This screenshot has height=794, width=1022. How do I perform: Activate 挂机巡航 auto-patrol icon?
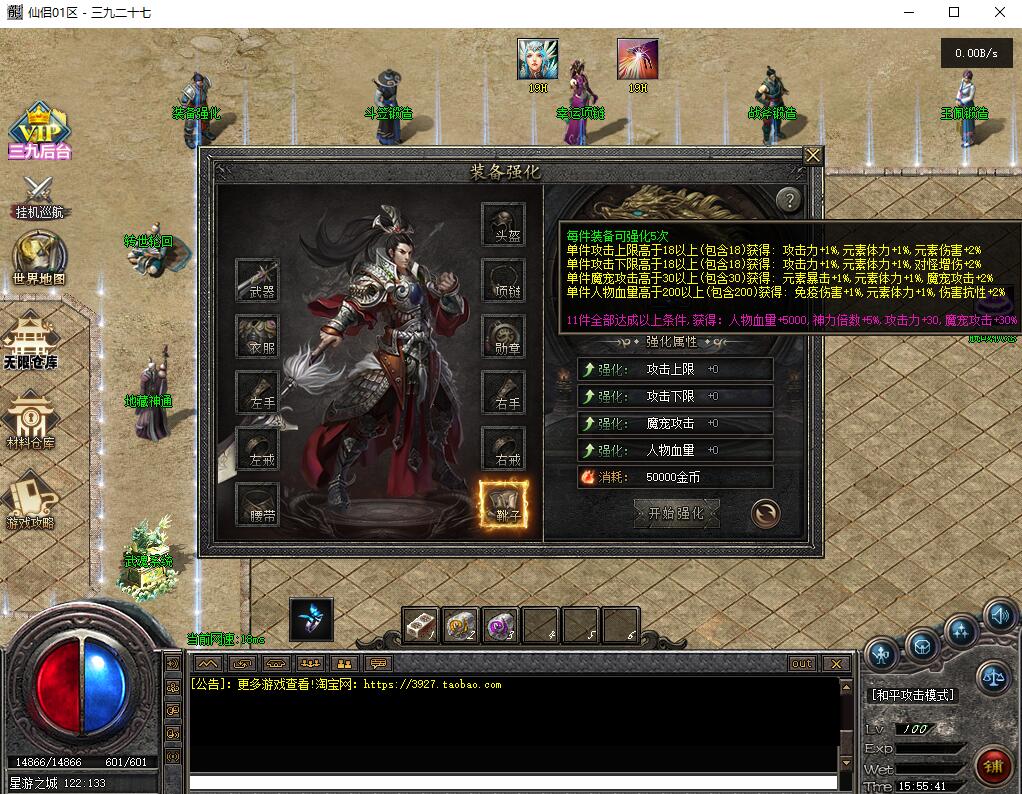coord(40,197)
